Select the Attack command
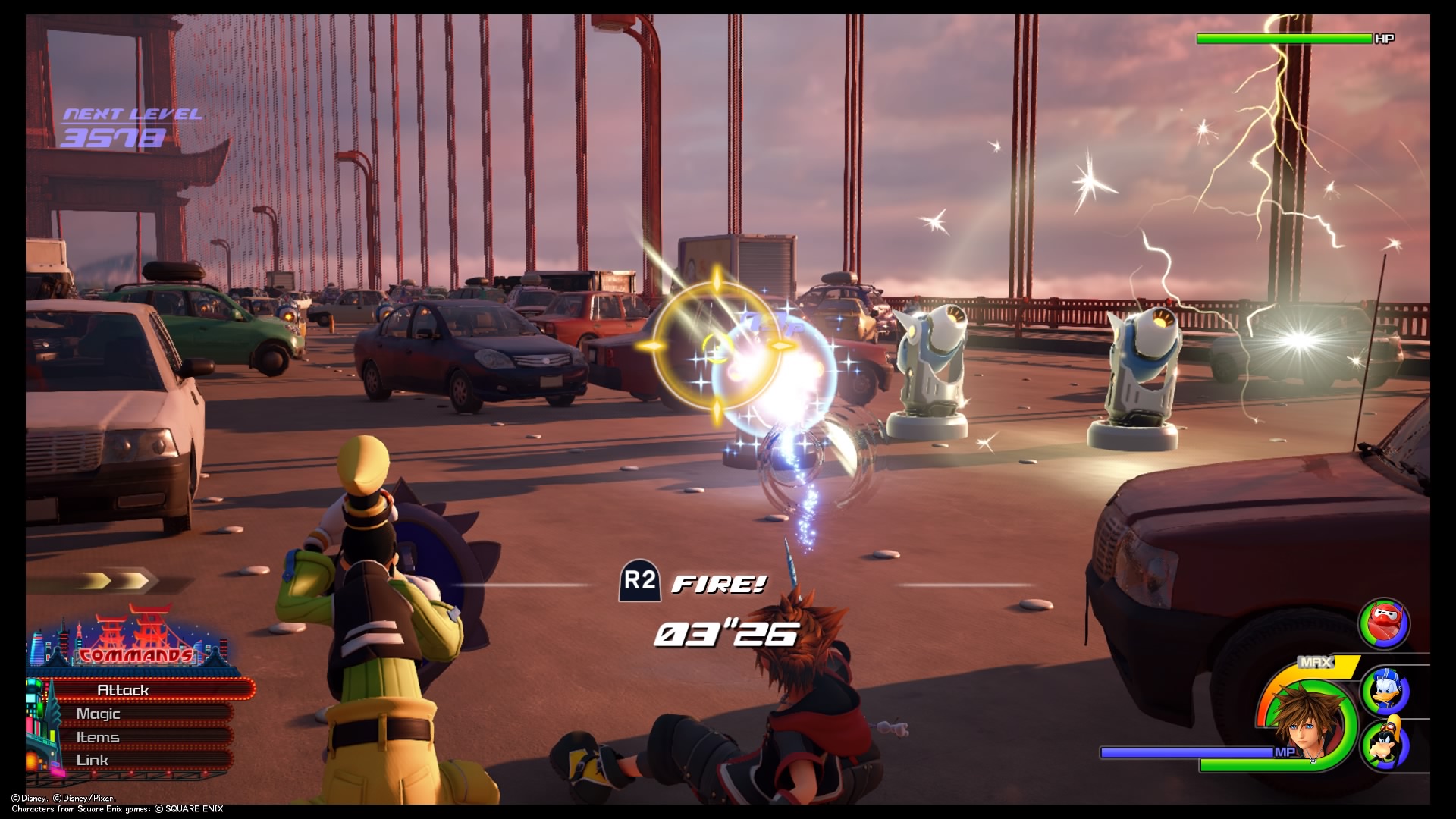 tap(121, 690)
